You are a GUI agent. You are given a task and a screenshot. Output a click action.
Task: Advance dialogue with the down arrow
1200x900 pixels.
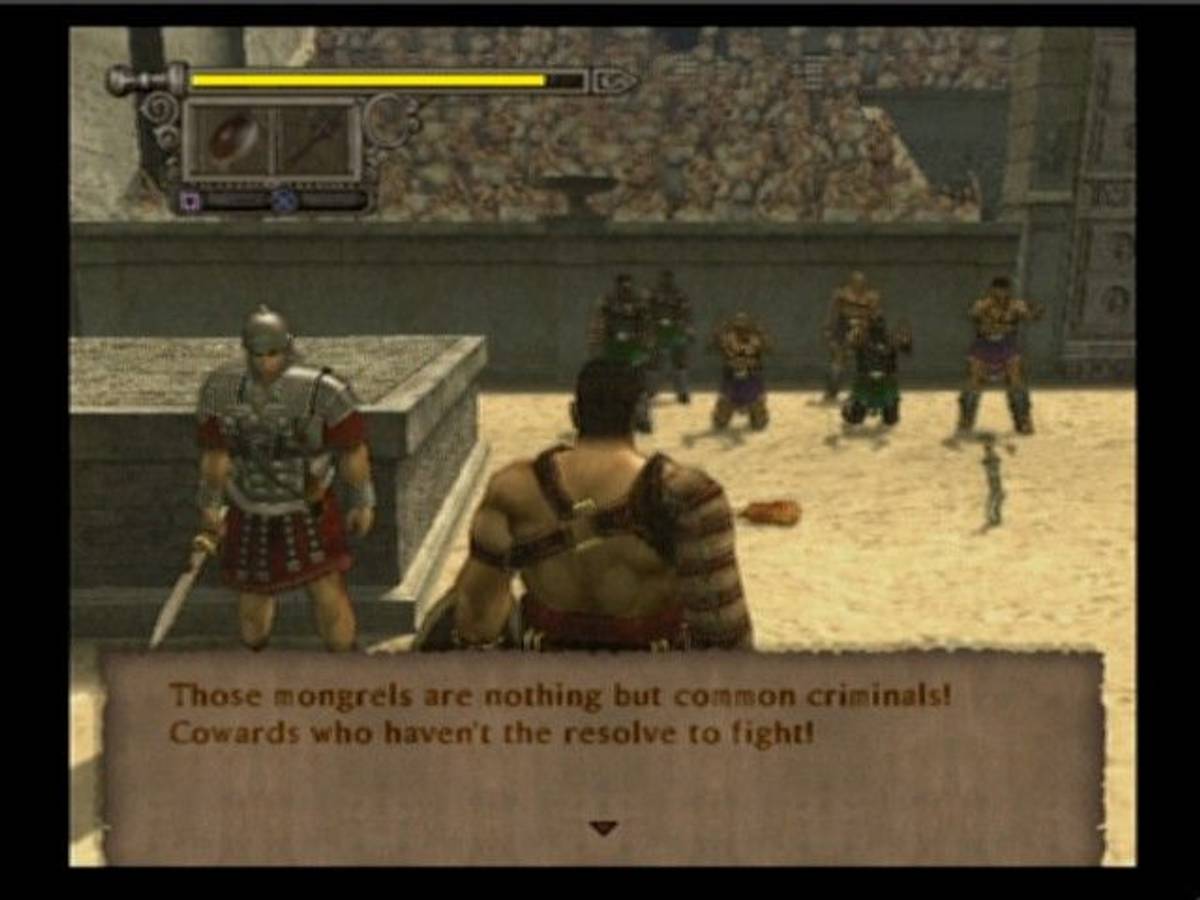603,828
